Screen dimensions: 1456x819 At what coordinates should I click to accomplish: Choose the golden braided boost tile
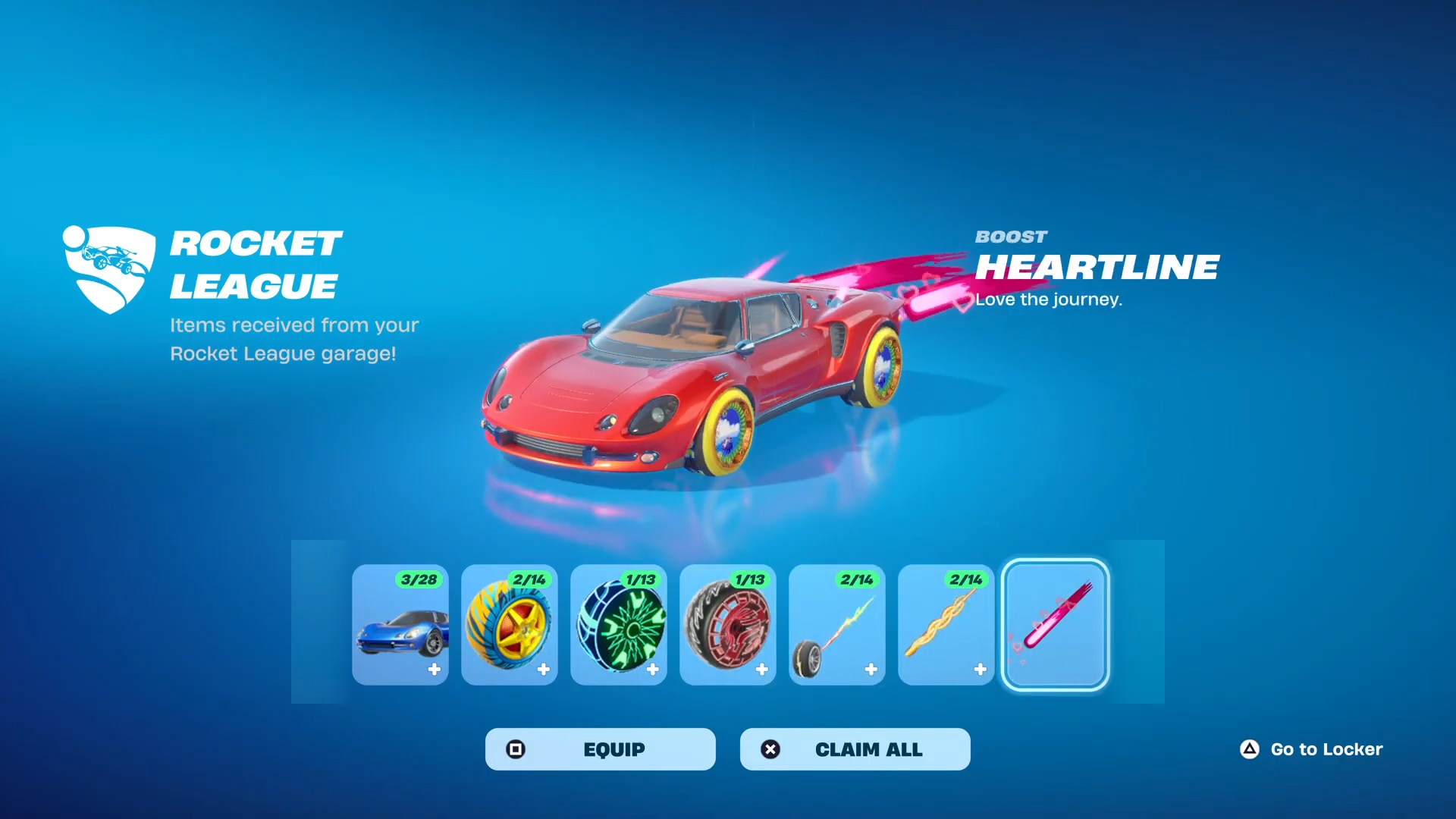[946, 625]
